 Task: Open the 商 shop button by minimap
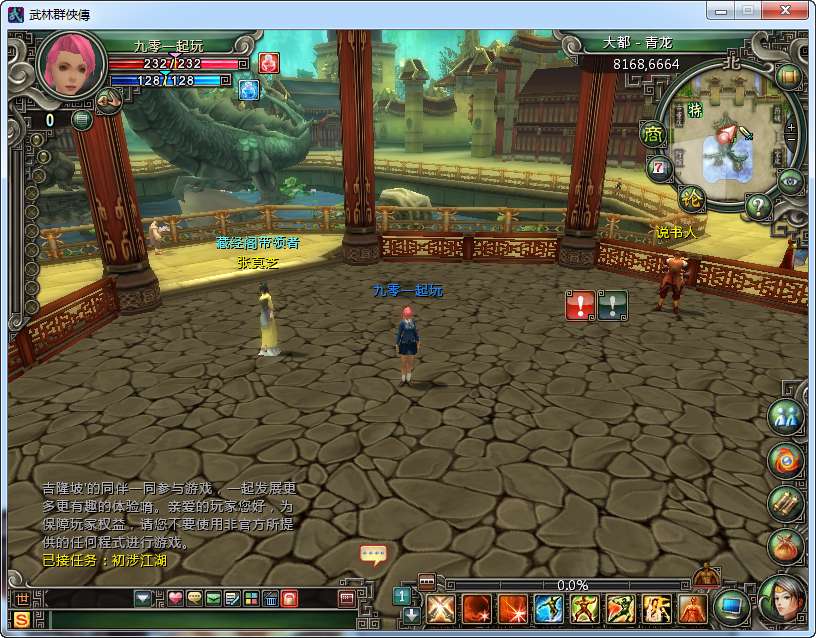pos(653,134)
